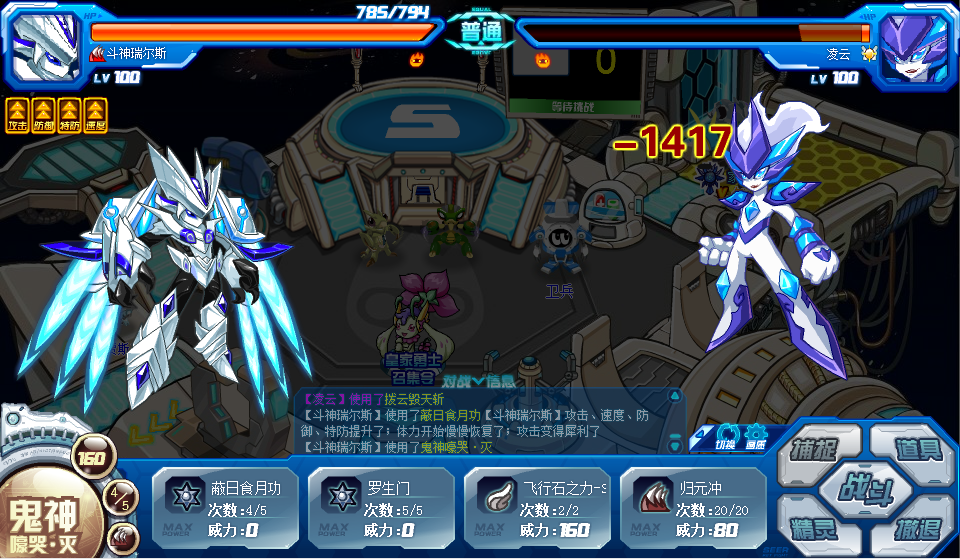Click the 捕捉 capture button
The height and width of the screenshot is (560, 960).
812,449
